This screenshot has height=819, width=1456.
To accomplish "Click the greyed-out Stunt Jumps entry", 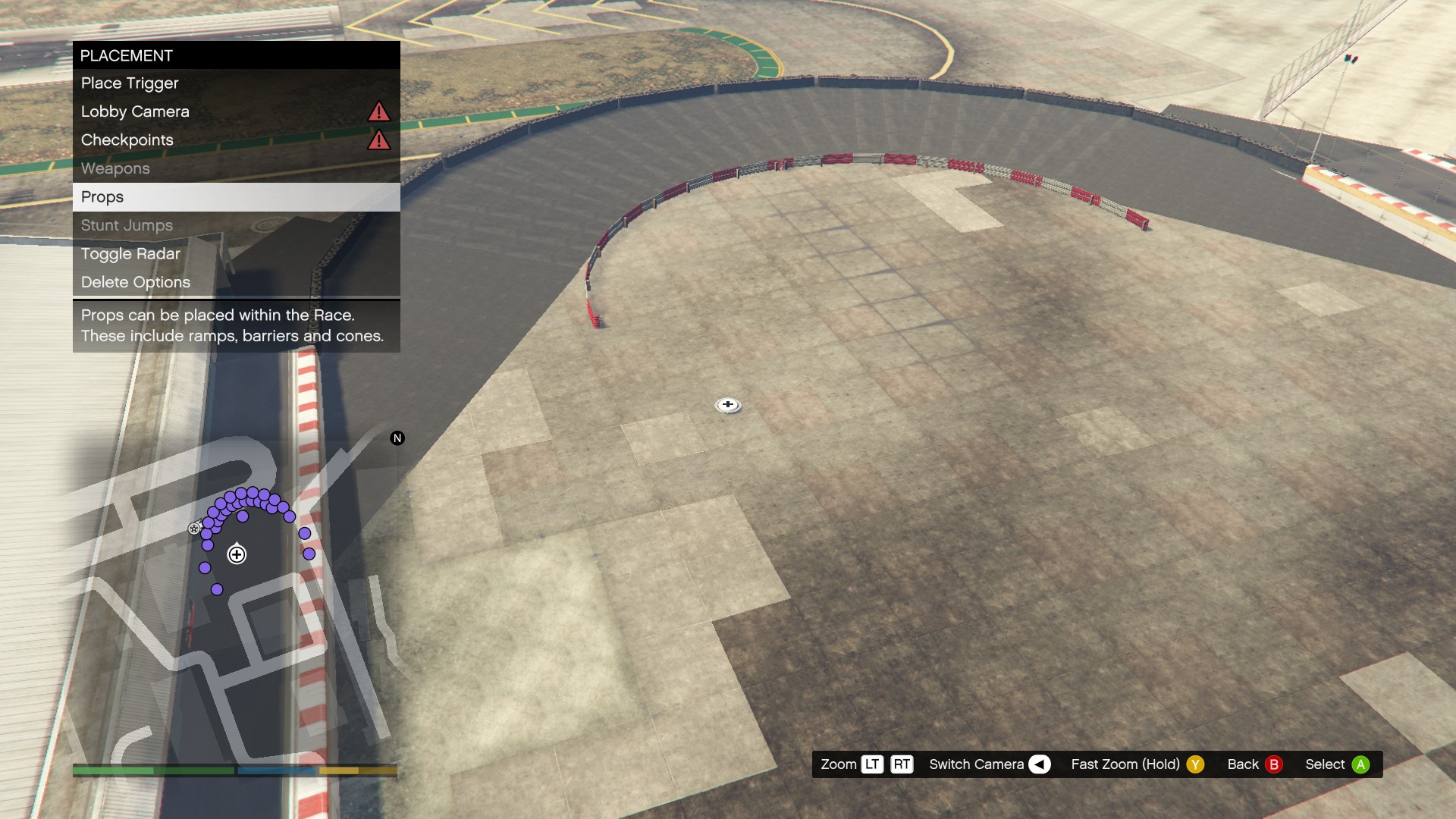I will [x=236, y=225].
